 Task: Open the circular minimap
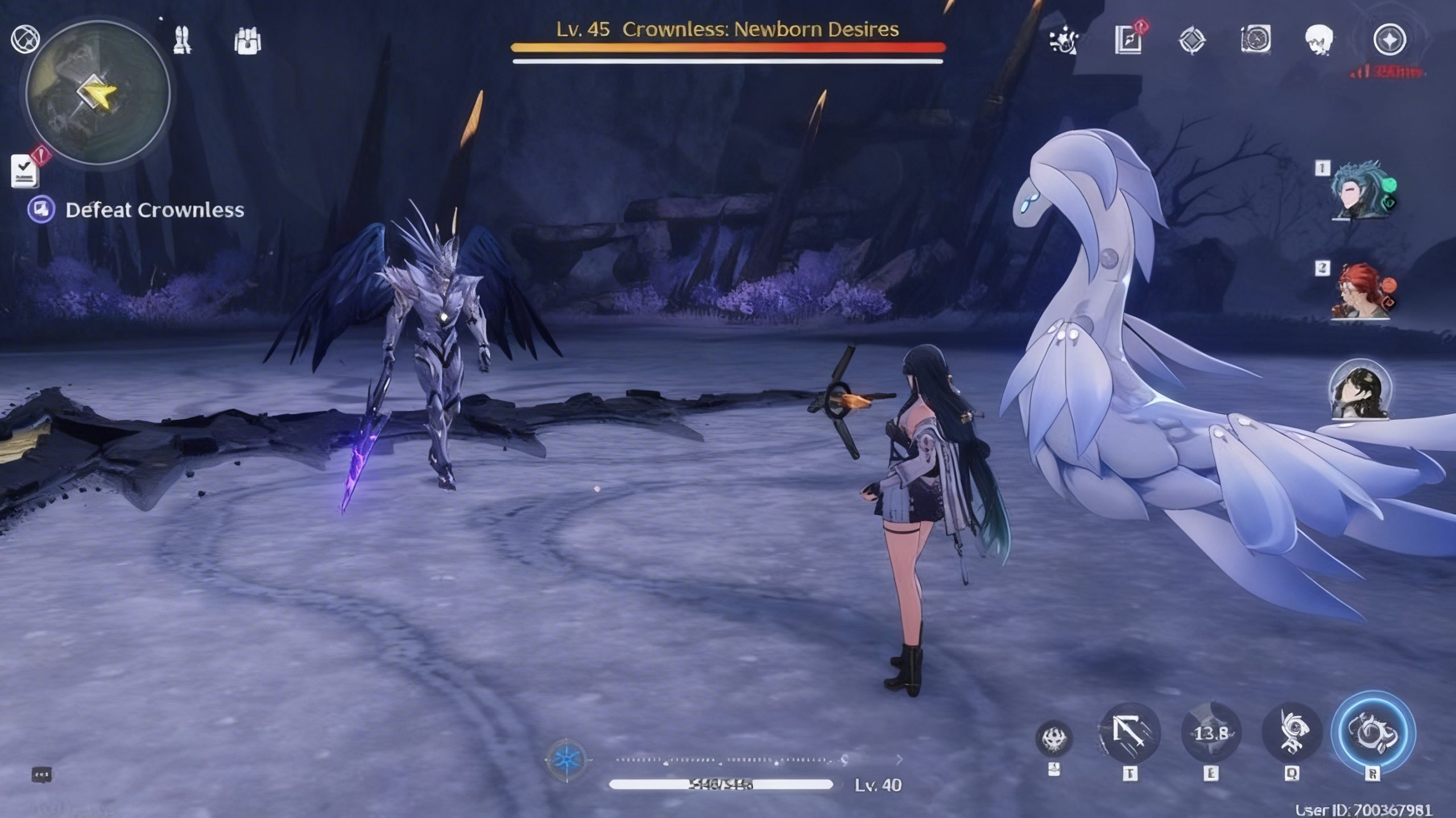coord(98,94)
